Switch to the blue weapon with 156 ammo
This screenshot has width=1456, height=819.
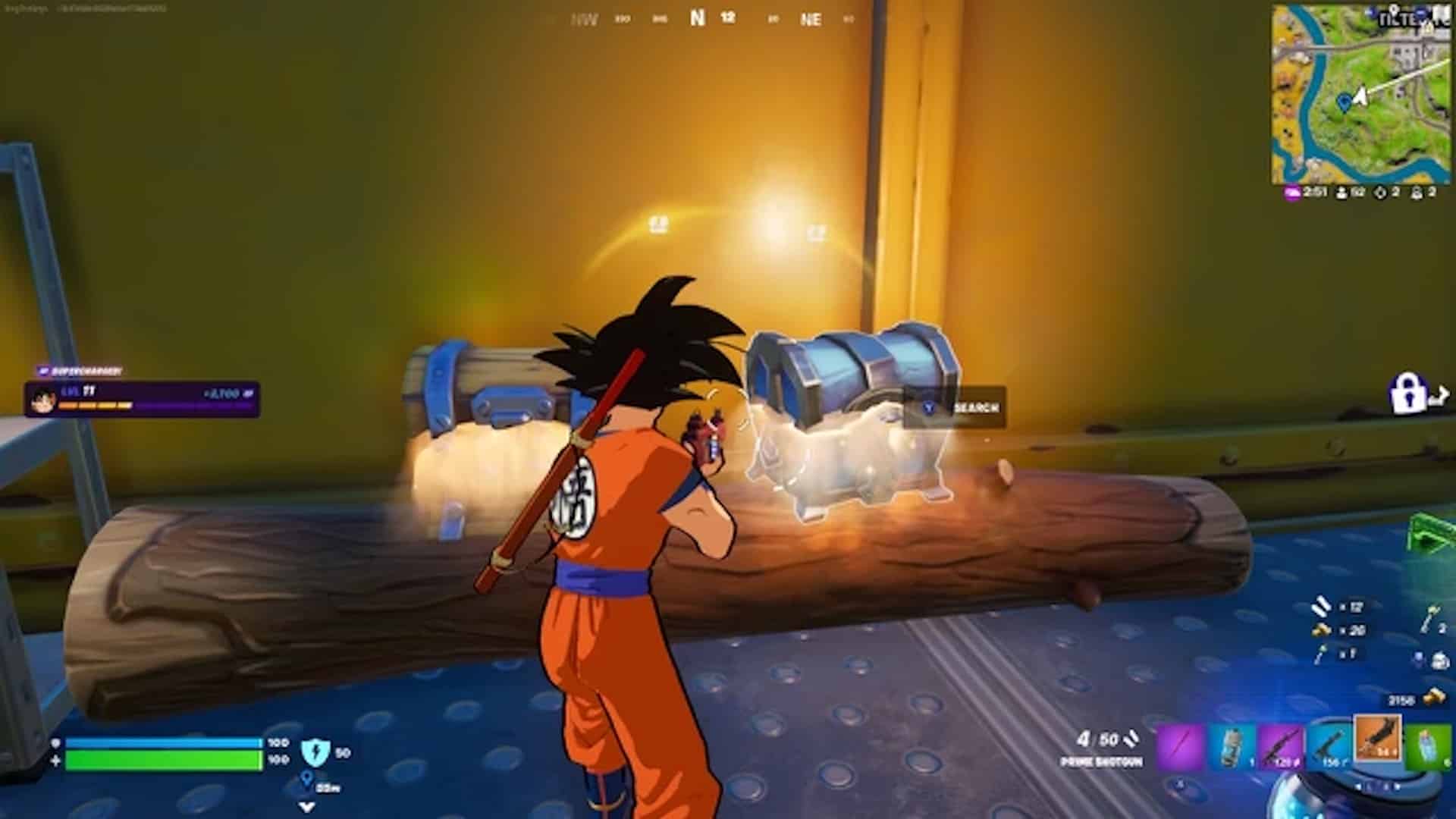(1329, 745)
